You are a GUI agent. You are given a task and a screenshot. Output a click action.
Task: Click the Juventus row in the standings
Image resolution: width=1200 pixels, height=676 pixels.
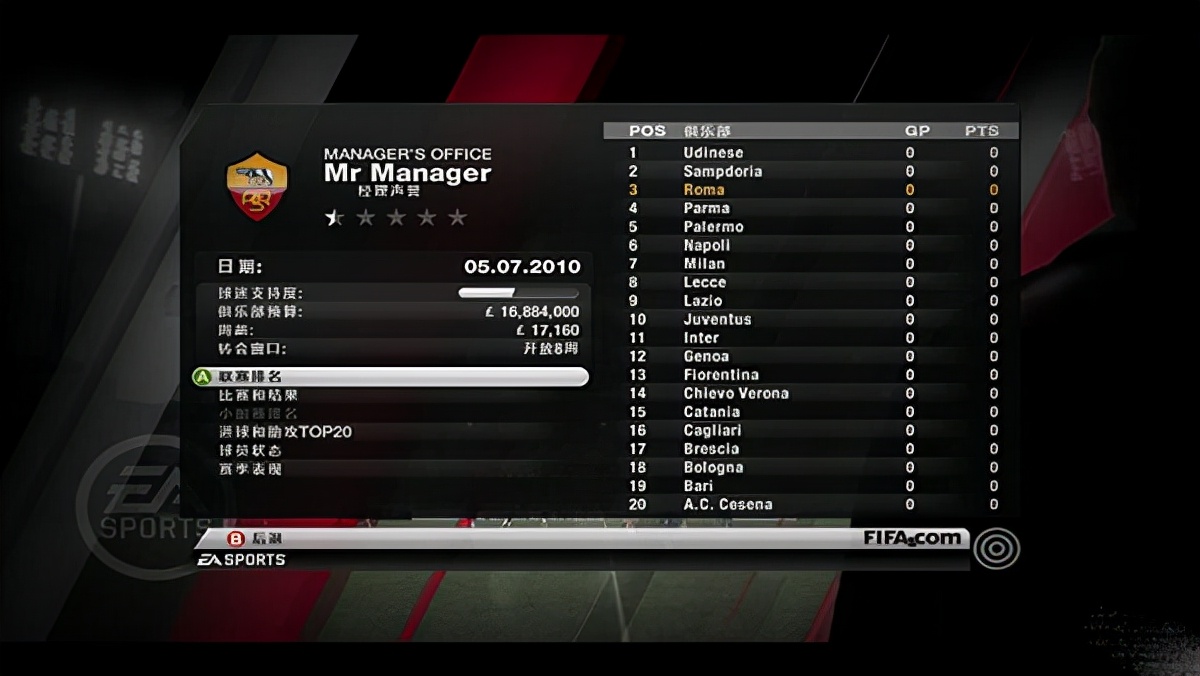point(811,320)
